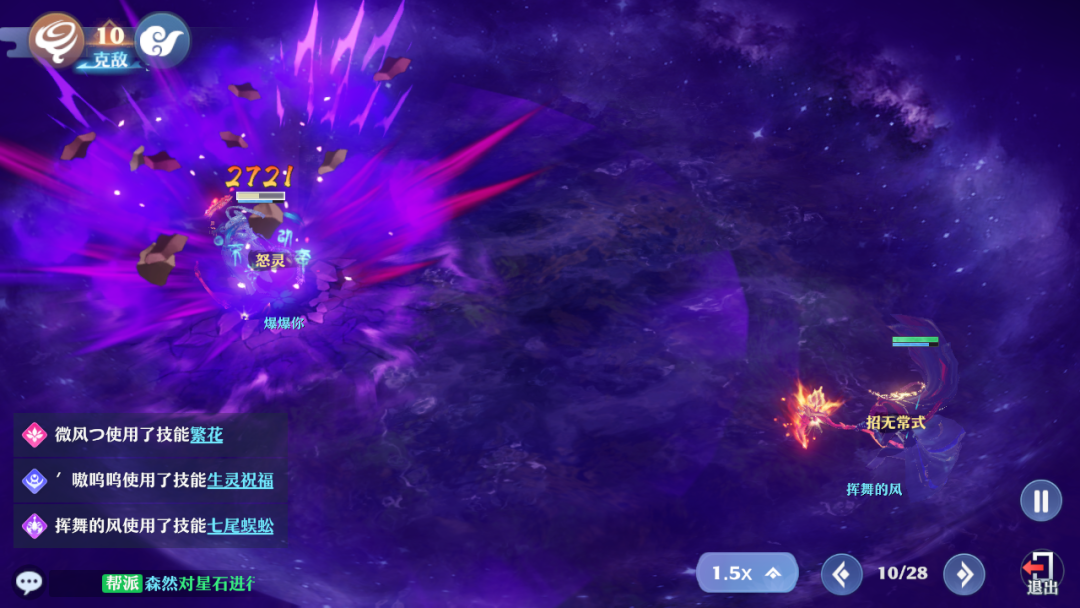Skip to the next round
Screen dimensions: 1080x608
pyautogui.click(x=964, y=574)
